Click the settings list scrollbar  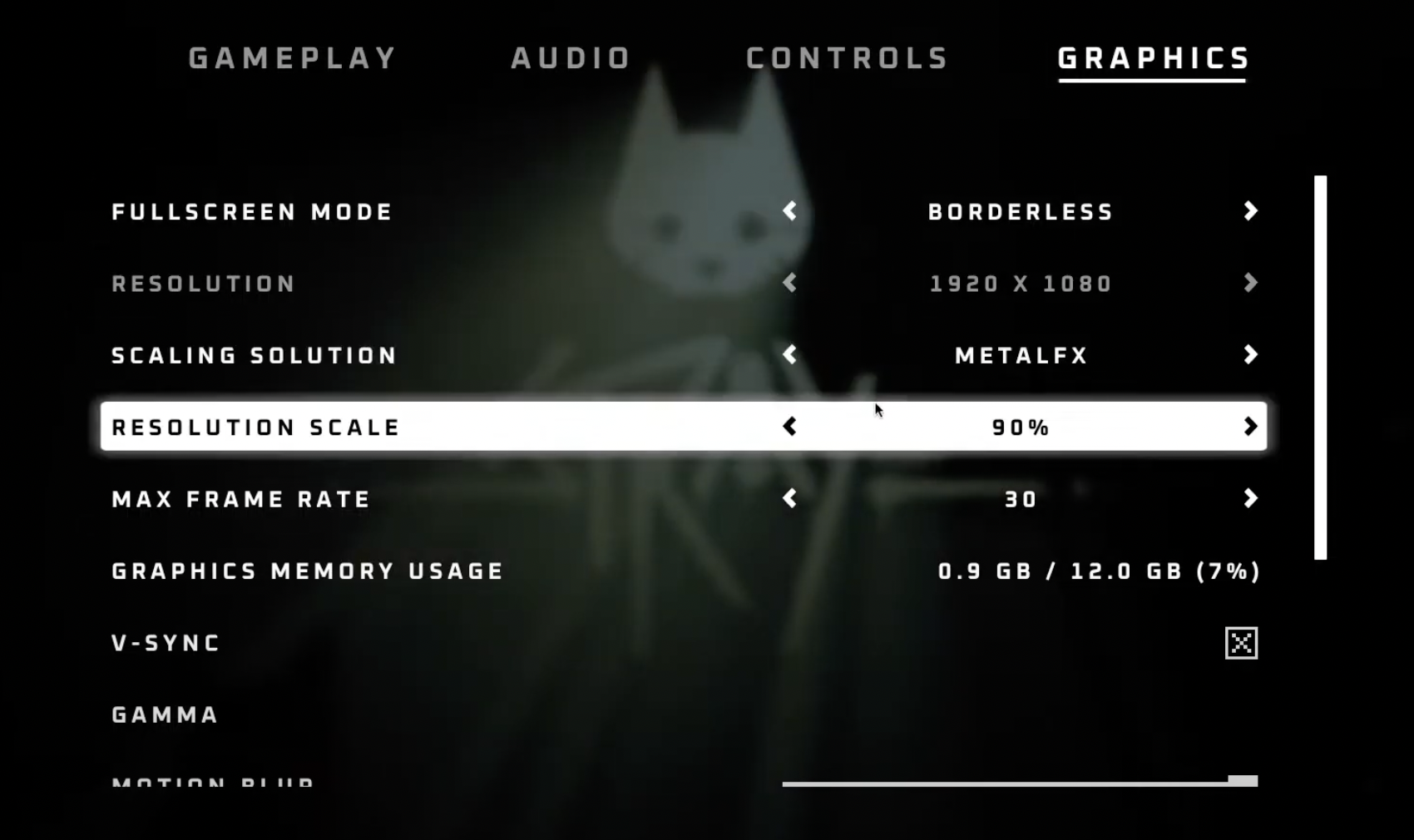coord(1320,367)
